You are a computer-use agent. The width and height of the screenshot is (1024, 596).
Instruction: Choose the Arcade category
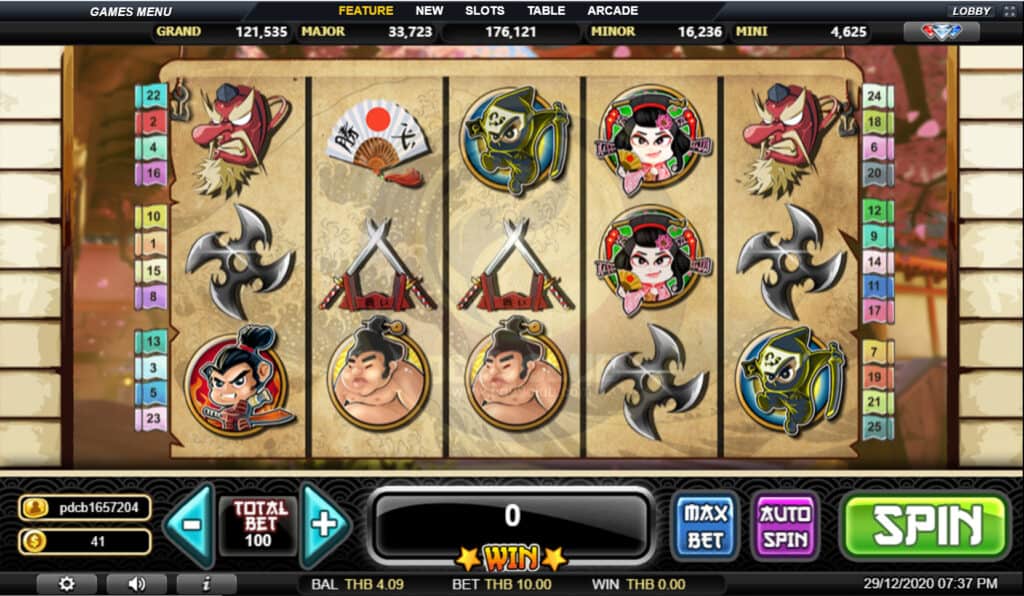pyautogui.click(x=613, y=11)
